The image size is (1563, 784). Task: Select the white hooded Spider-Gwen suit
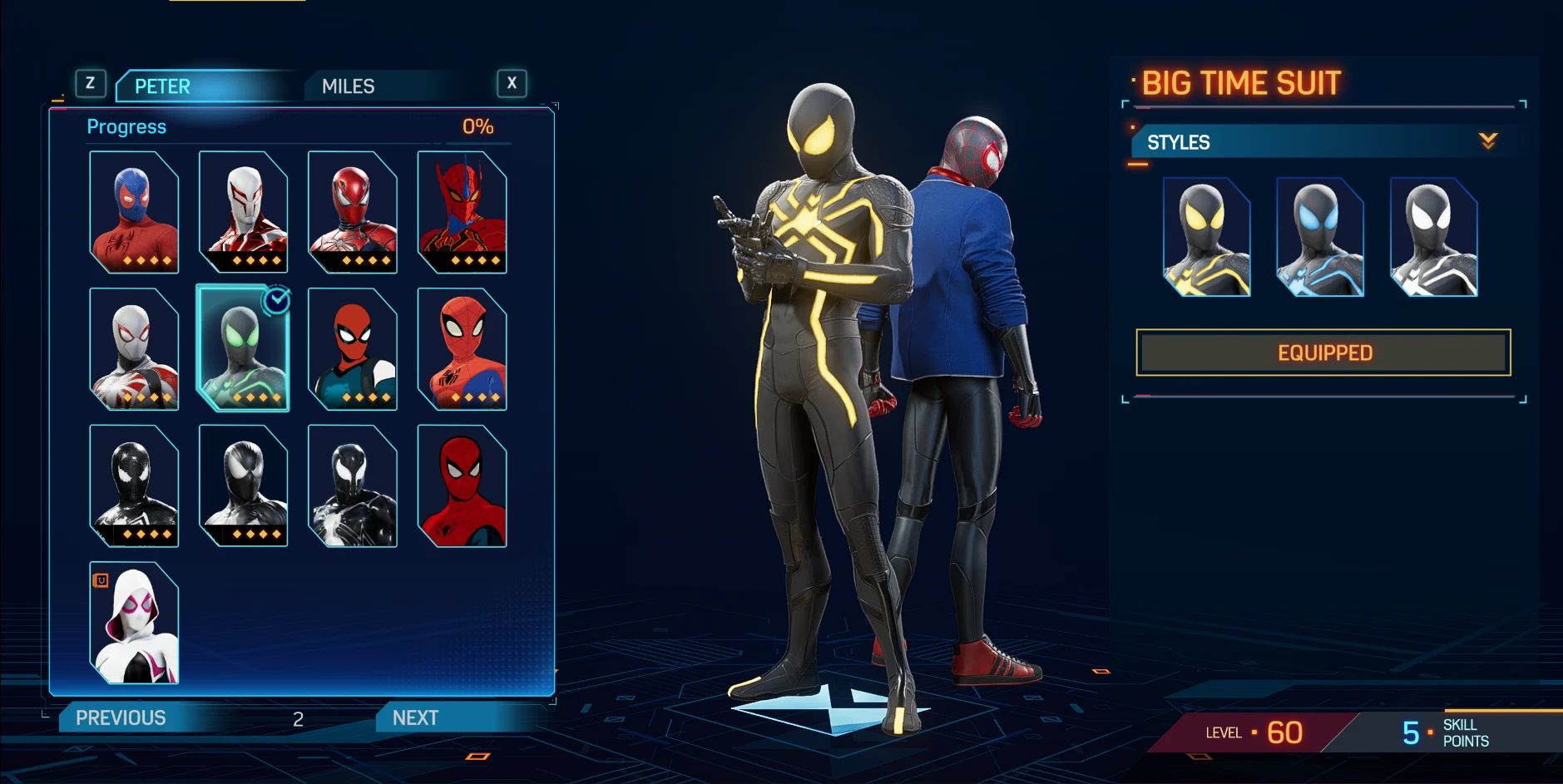[x=134, y=624]
